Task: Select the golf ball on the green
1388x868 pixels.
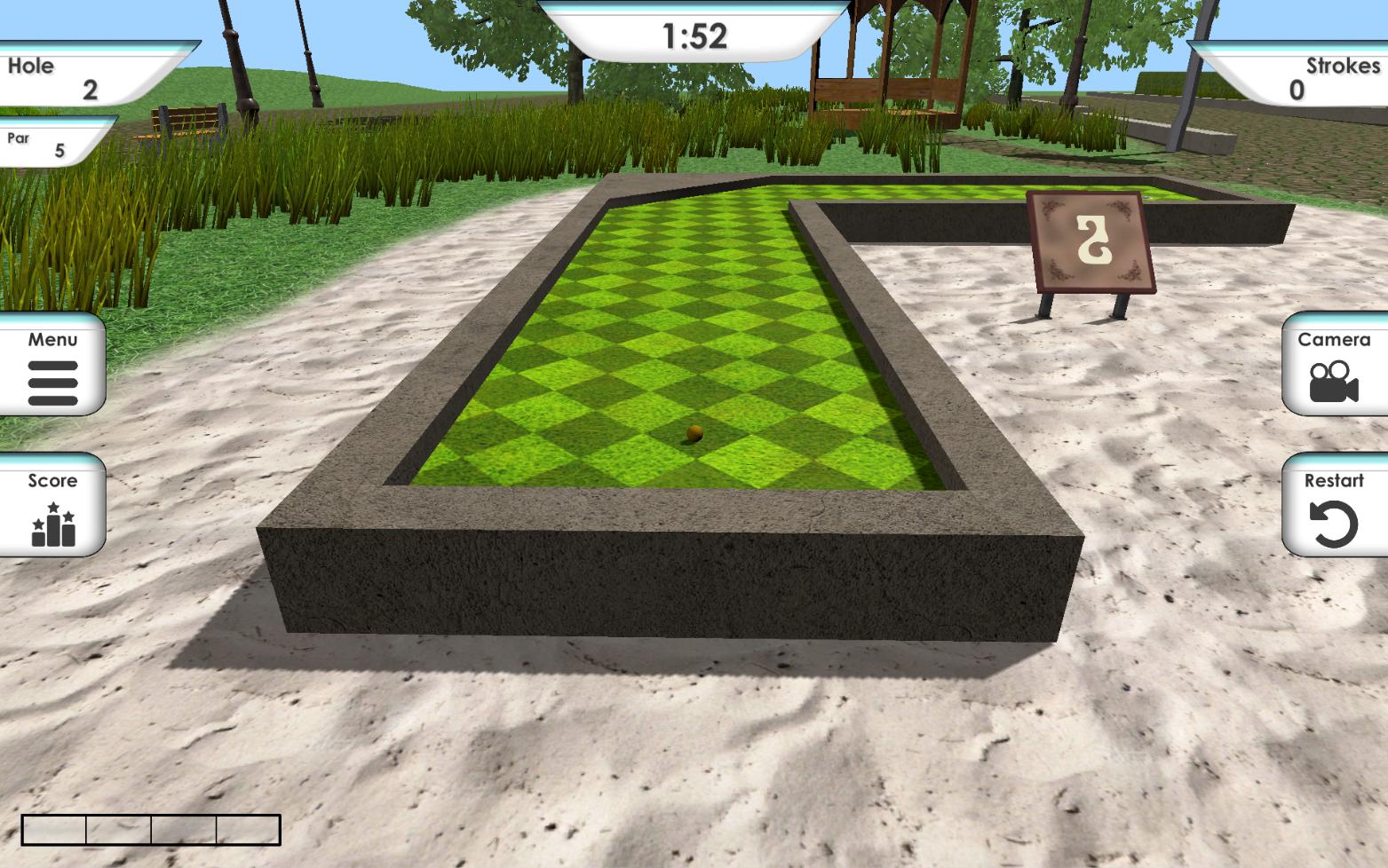Action: 694,432
